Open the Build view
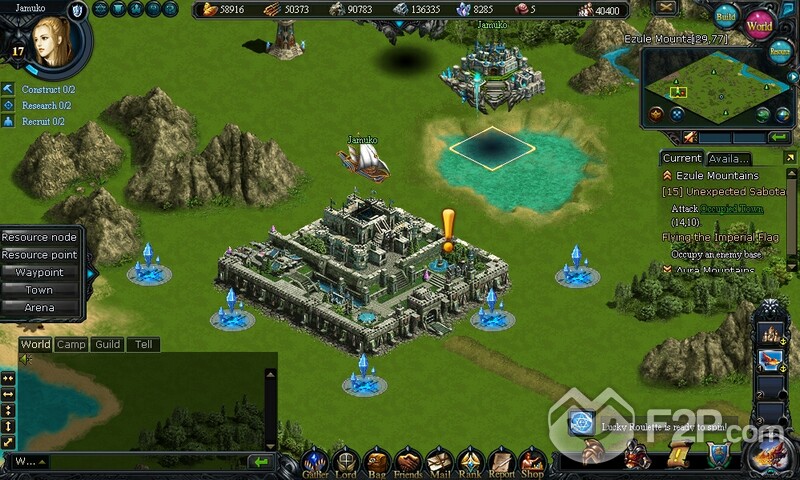The height and width of the screenshot is (480, 800). [x=727, y=16]
